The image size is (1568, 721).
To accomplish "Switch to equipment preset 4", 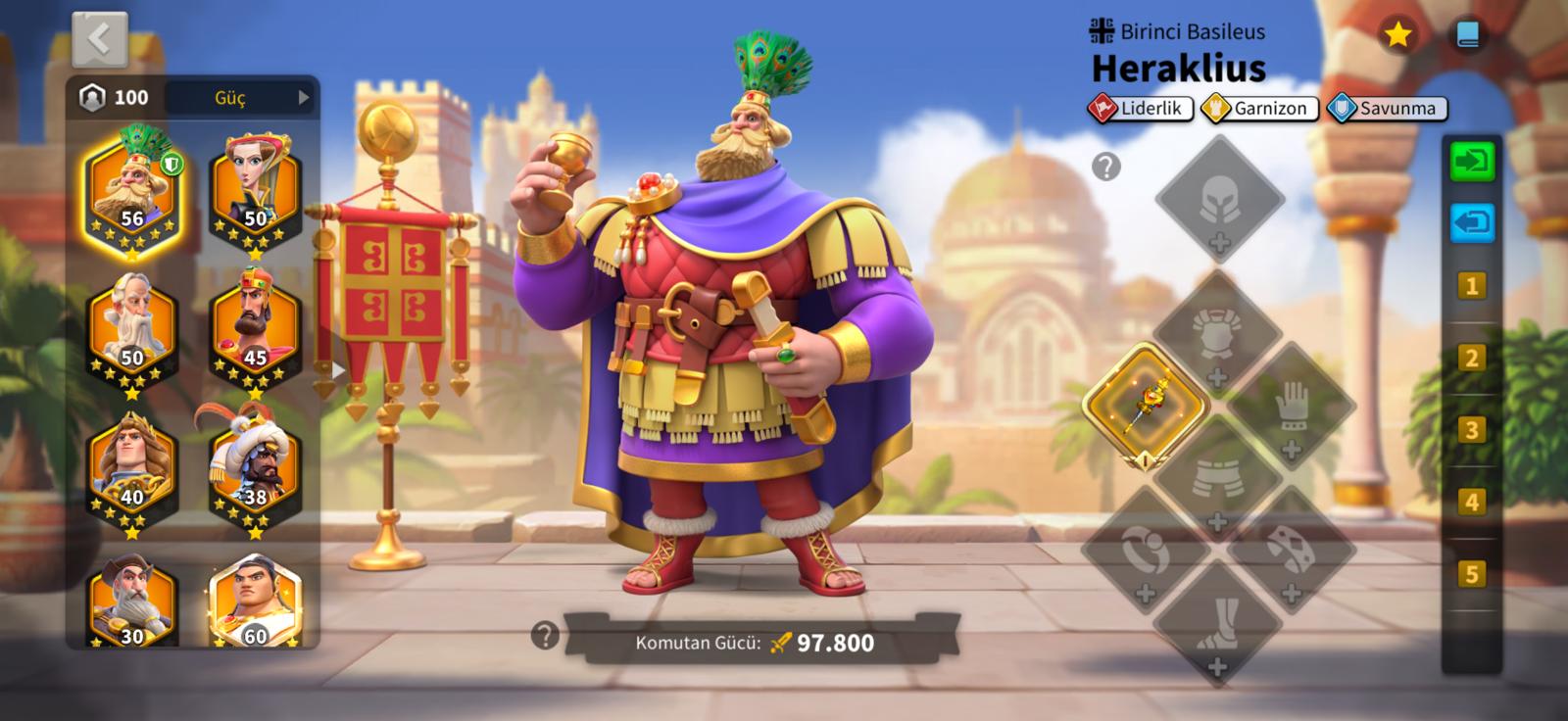I will pos(1471,503).
